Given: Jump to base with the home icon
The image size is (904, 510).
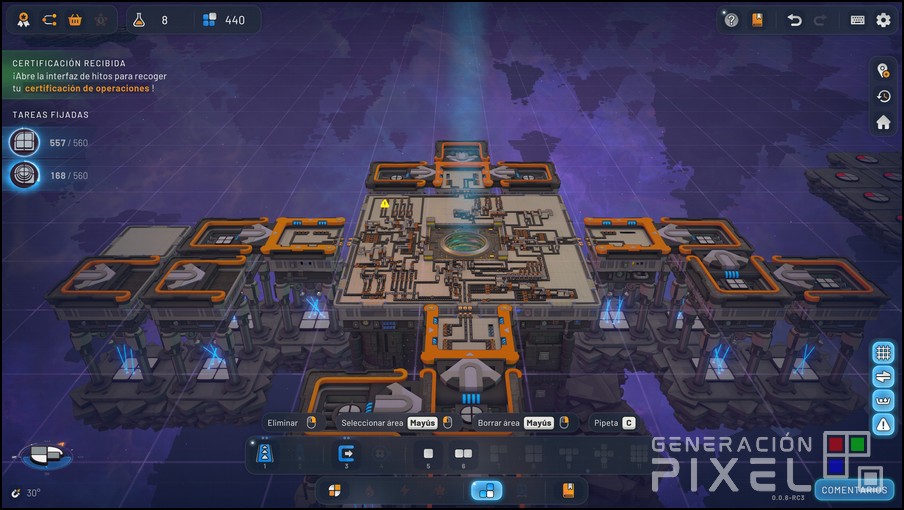Looking at the screenshot, I should click(883, 122).
